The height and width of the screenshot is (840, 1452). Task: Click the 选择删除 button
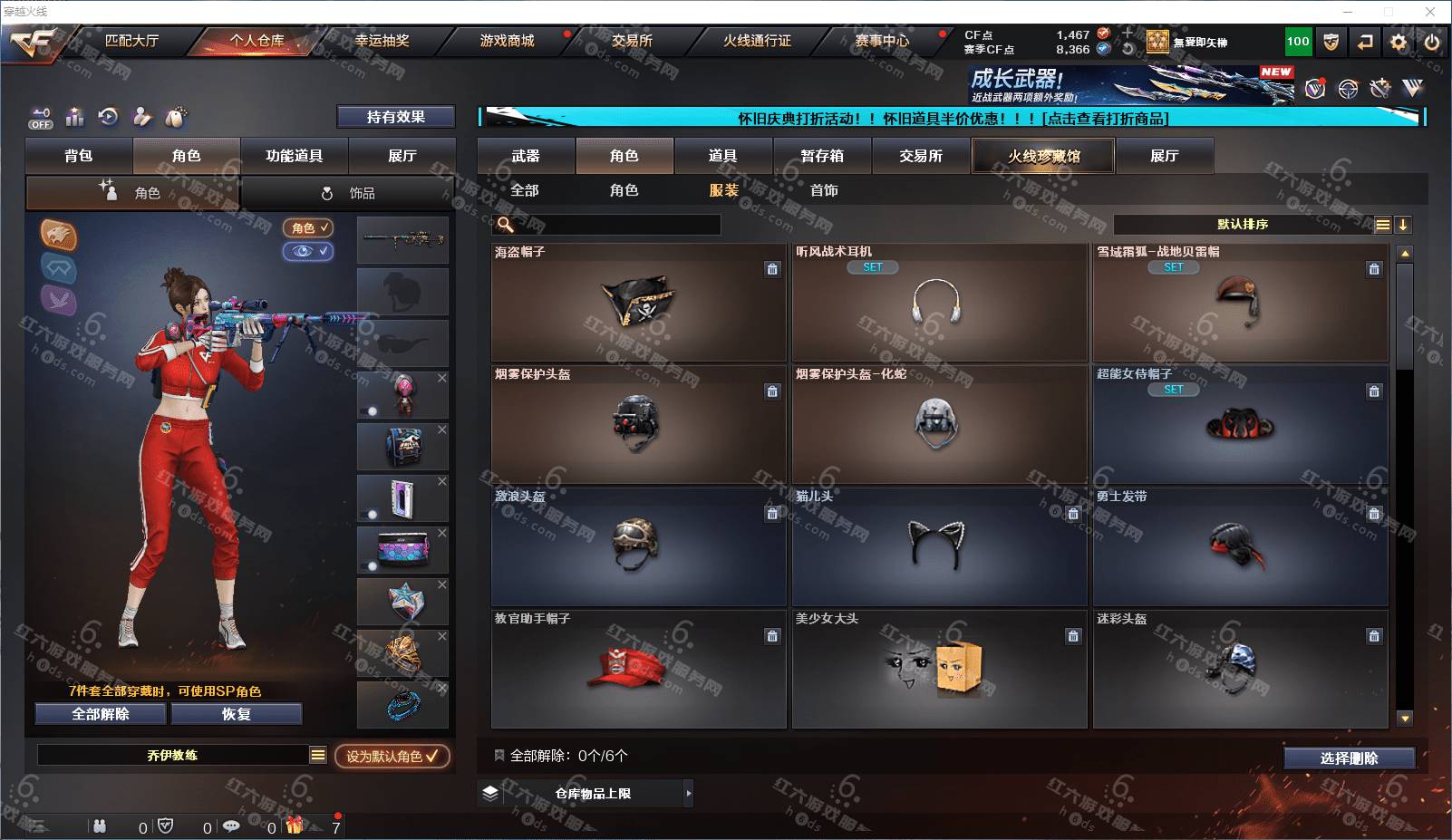pyautogui.click(x=1349, y=758)
